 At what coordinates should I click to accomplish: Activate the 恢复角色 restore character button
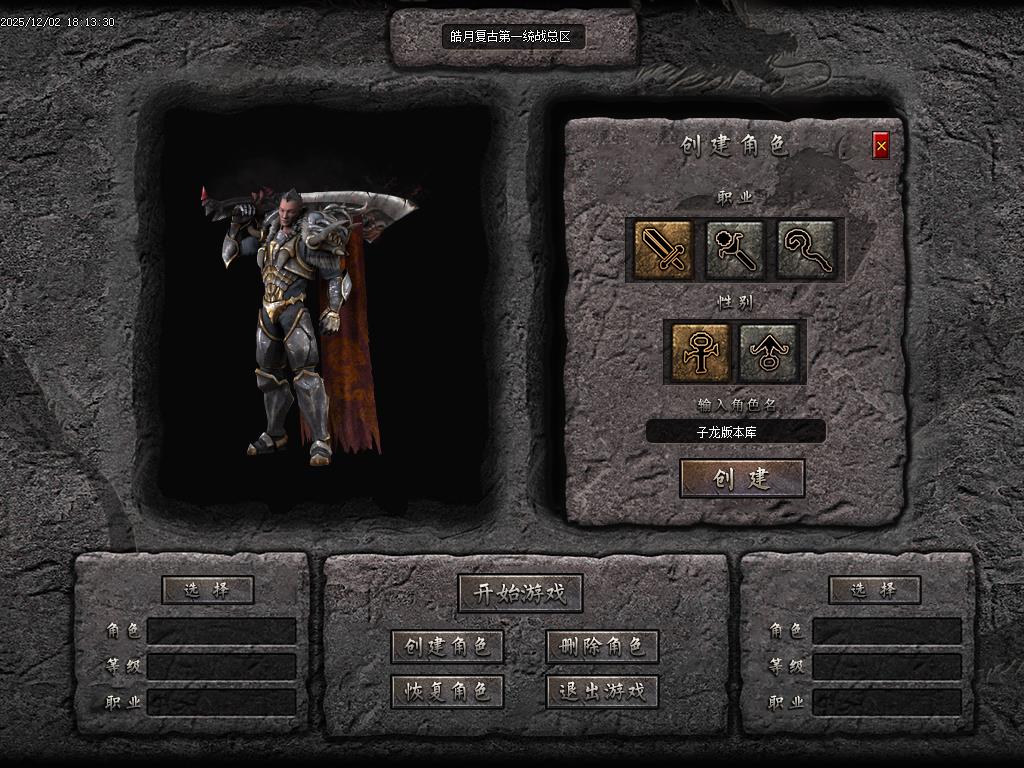click(447, 691)
